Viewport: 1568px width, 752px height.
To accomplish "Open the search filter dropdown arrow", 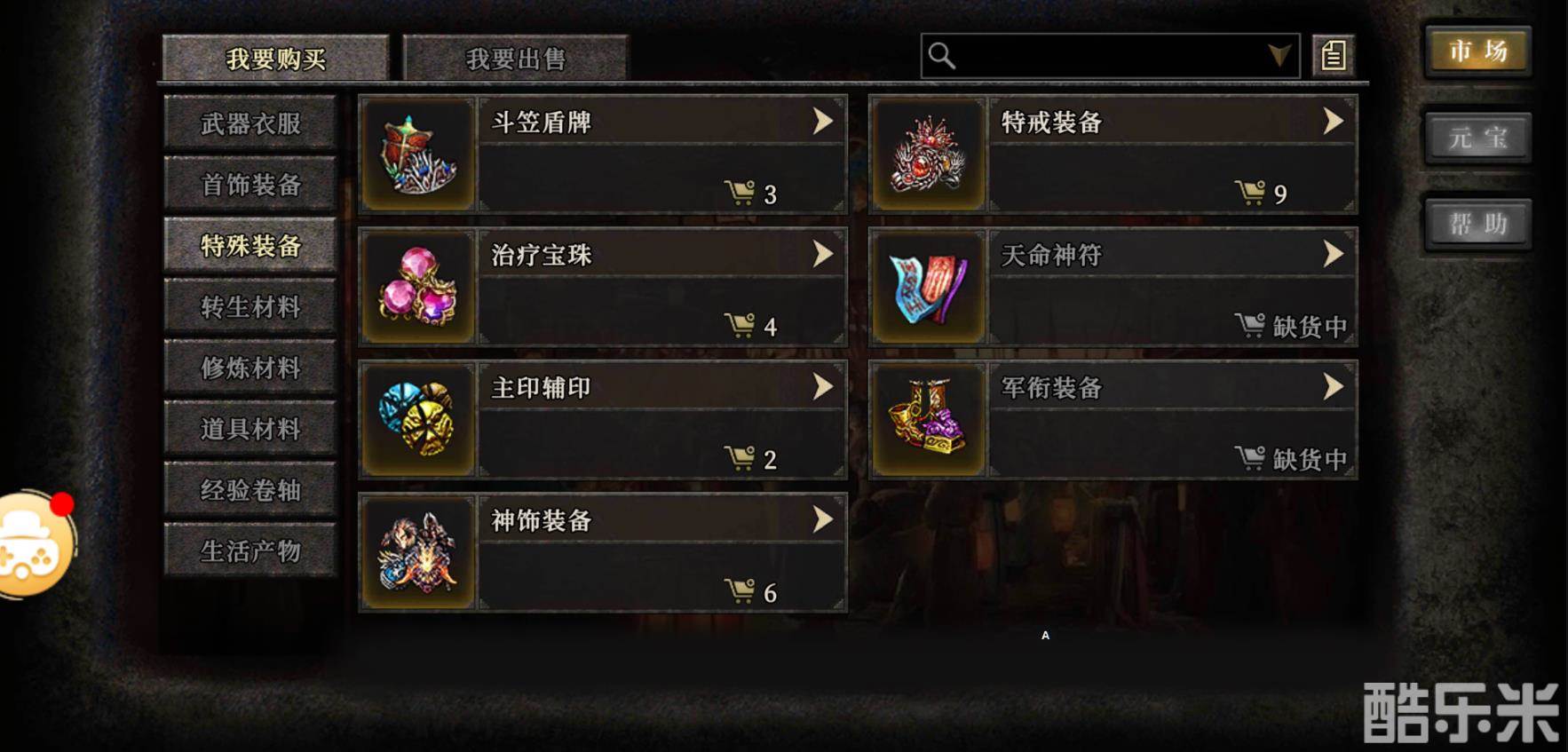I will click(1279, 55).
